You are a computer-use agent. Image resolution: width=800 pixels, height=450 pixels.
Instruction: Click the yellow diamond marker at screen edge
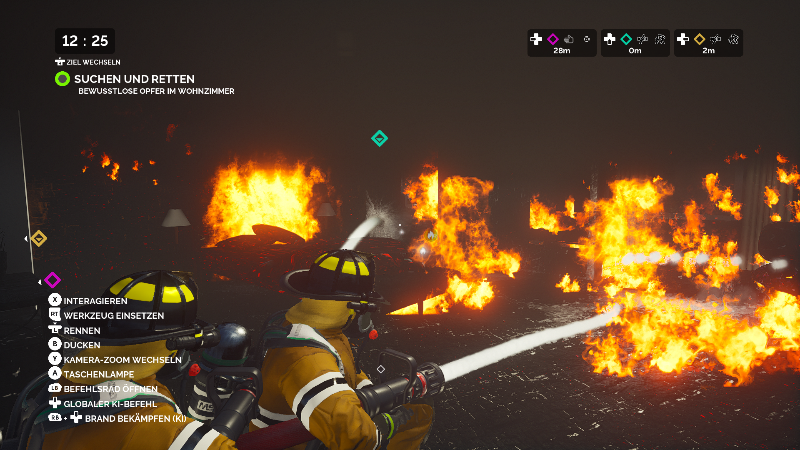pos(38,238)
